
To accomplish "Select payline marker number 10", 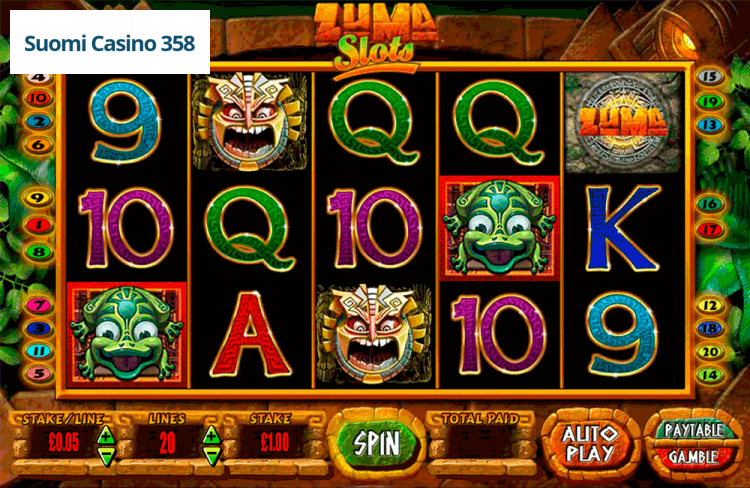I will [39, 98].
